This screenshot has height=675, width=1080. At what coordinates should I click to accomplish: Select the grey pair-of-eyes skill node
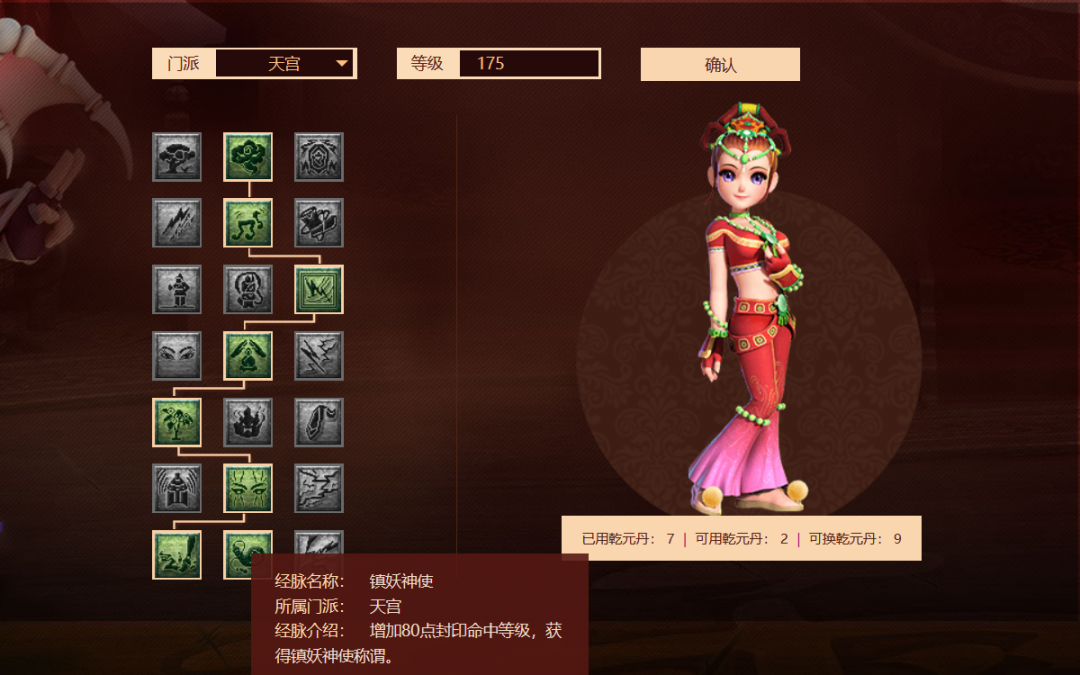pos(177,356)
